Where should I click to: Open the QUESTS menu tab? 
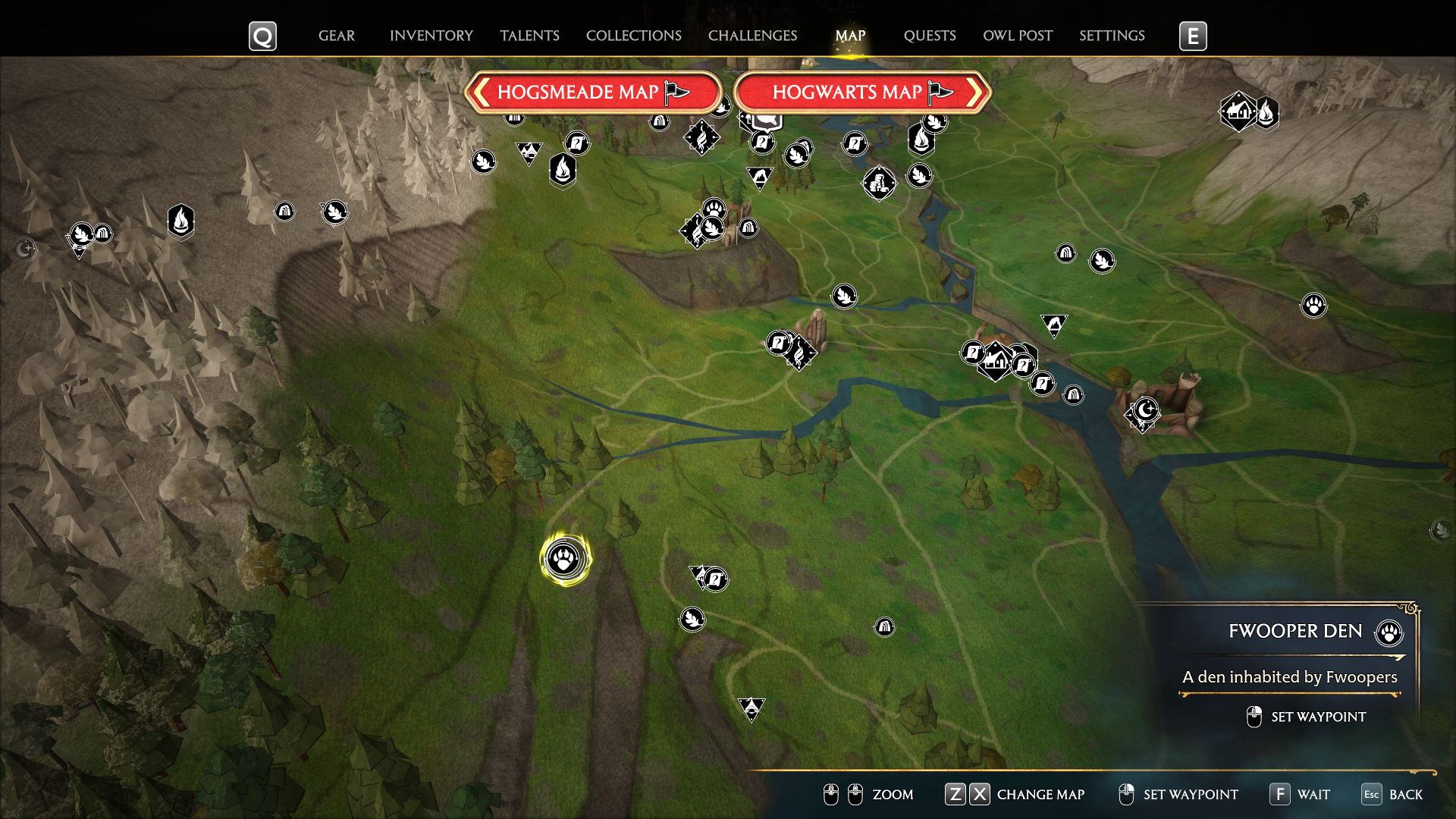click(x=930, y=35)
